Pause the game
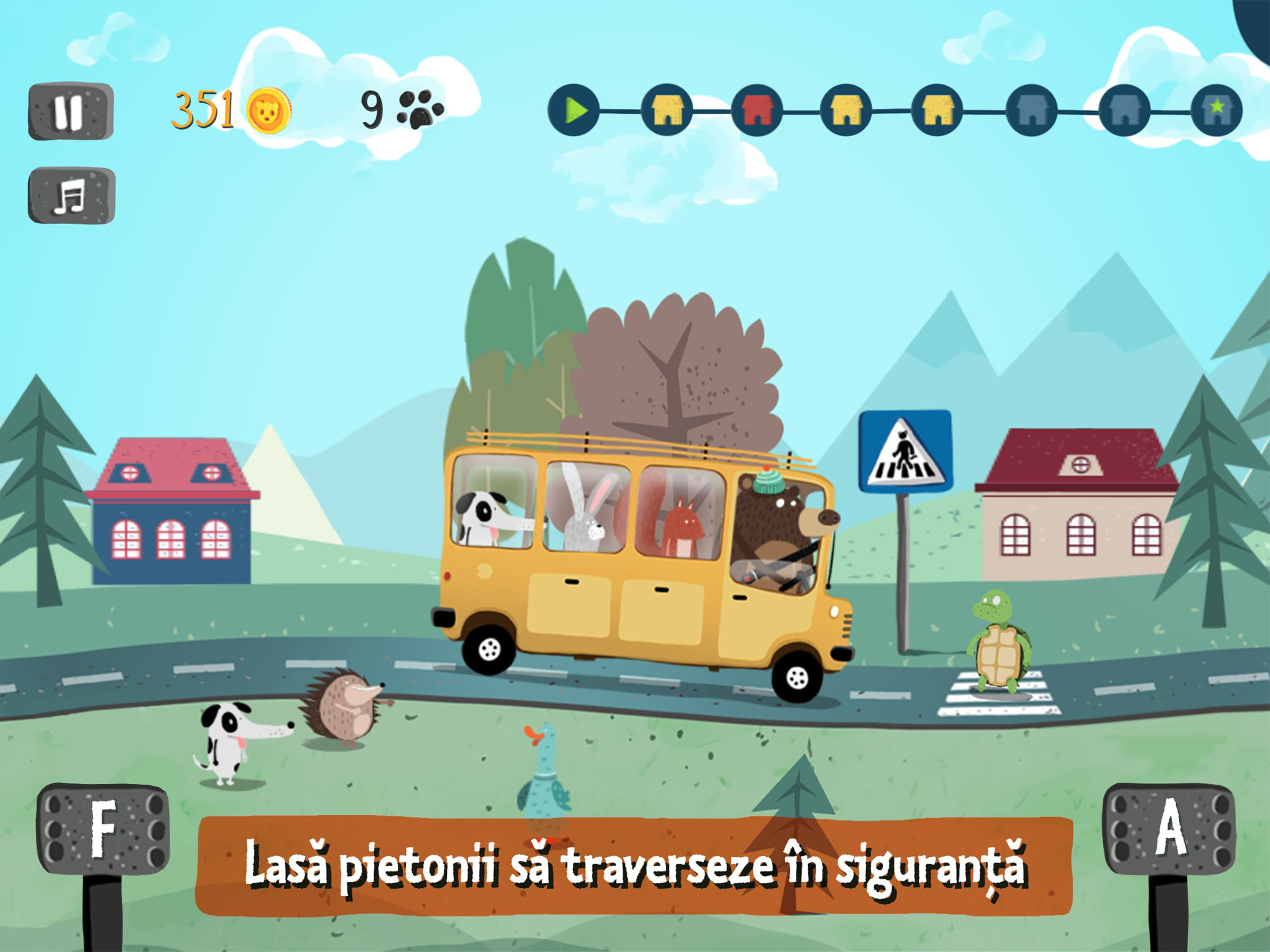 click(71, 111)
